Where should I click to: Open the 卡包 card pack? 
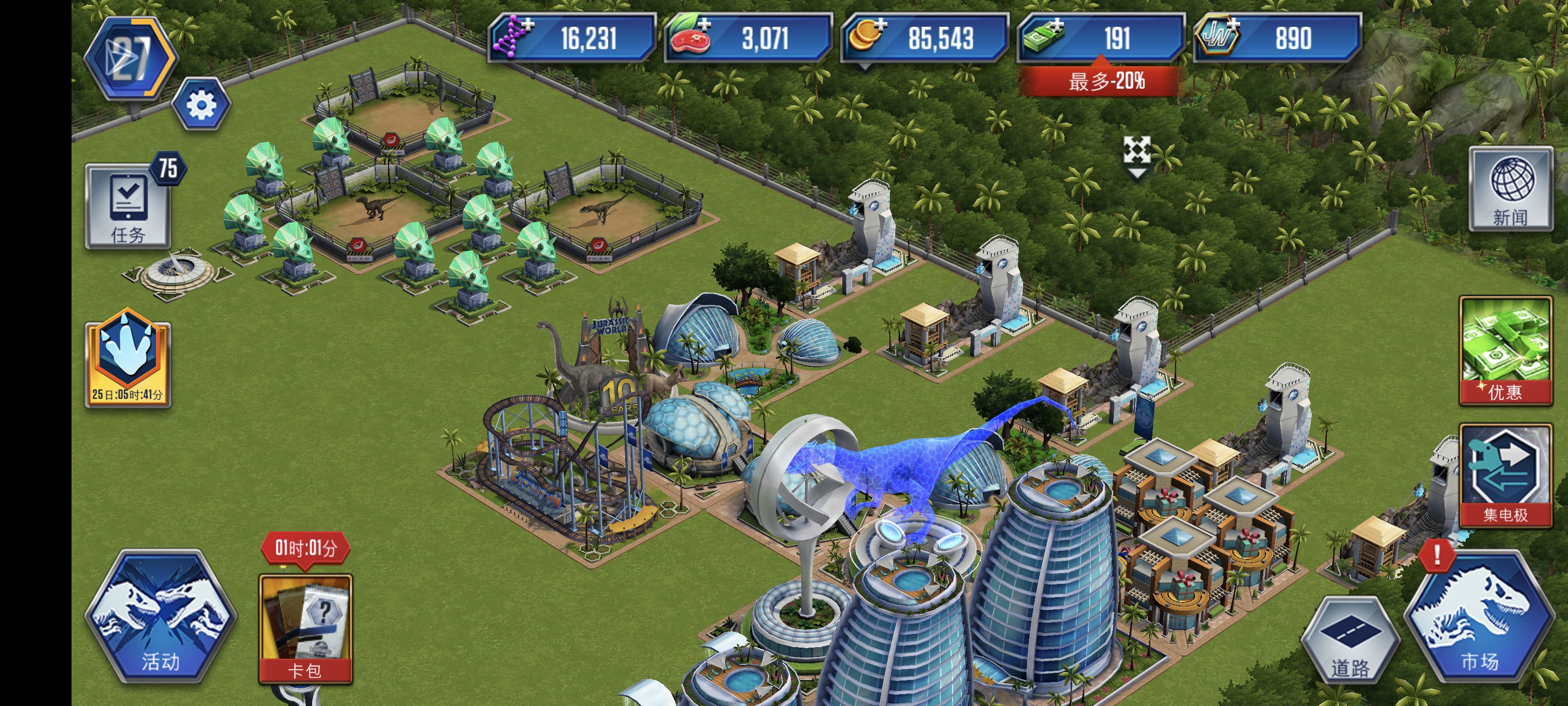pos(305,627)
